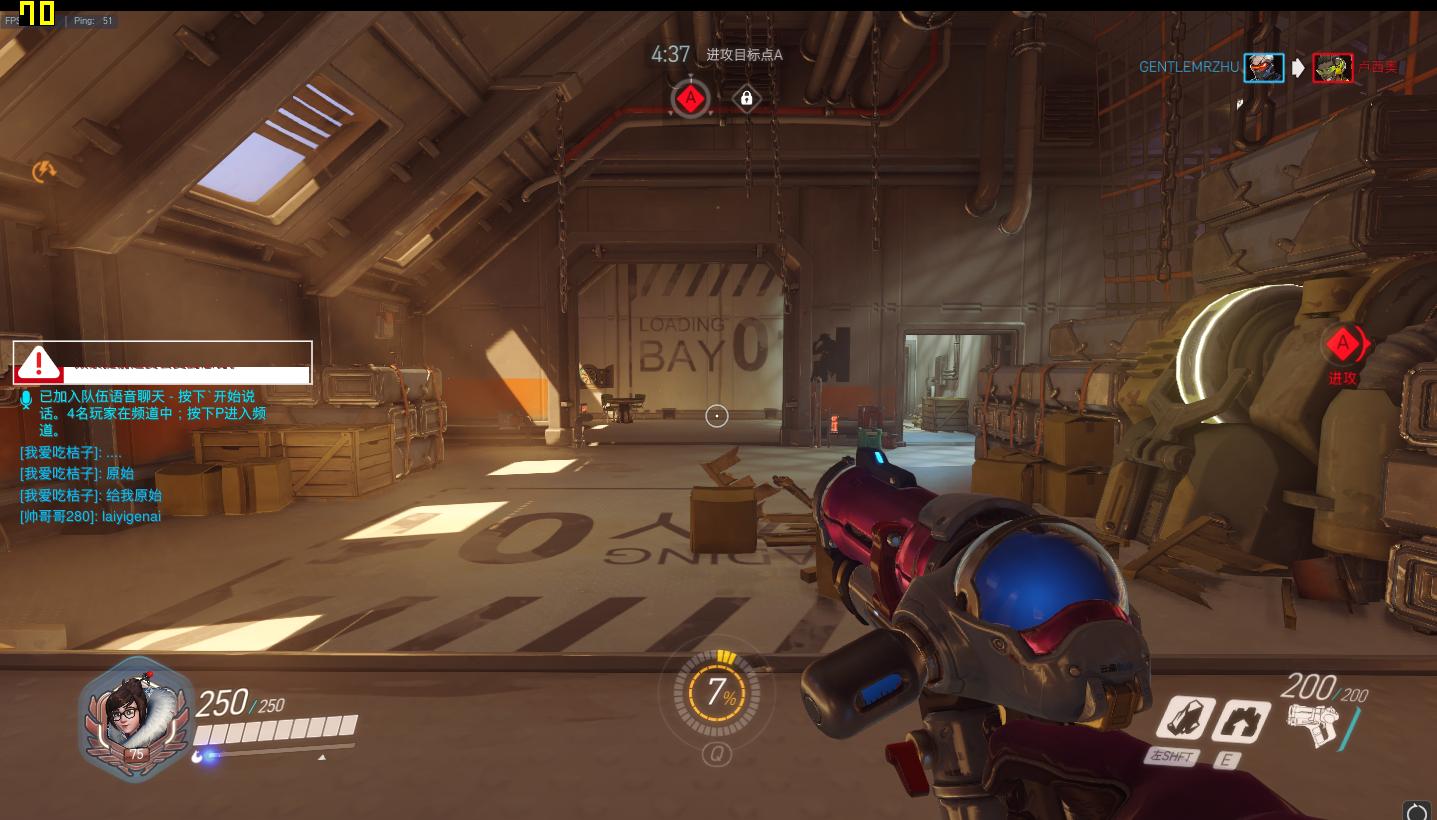Select the Endothermic Blaster weapon icon
Screen dimensions: 1437x820
[1314, 725]
